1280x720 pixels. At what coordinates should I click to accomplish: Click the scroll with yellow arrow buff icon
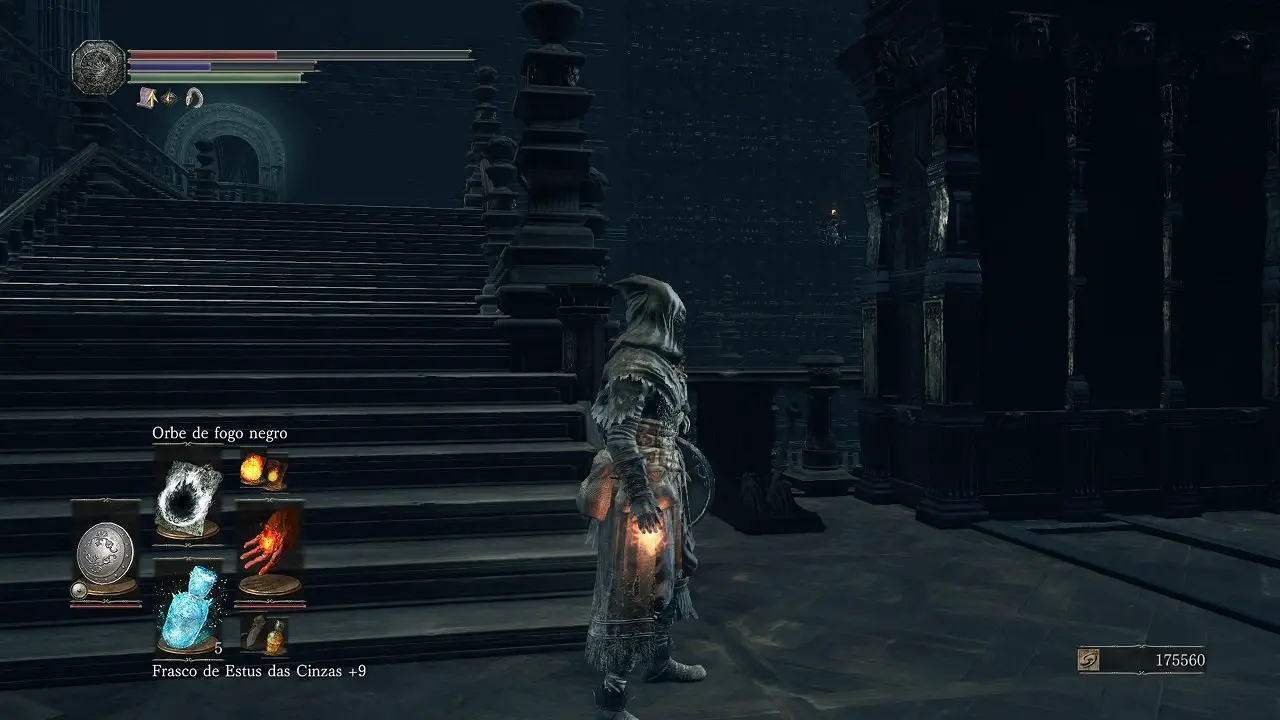147,97
